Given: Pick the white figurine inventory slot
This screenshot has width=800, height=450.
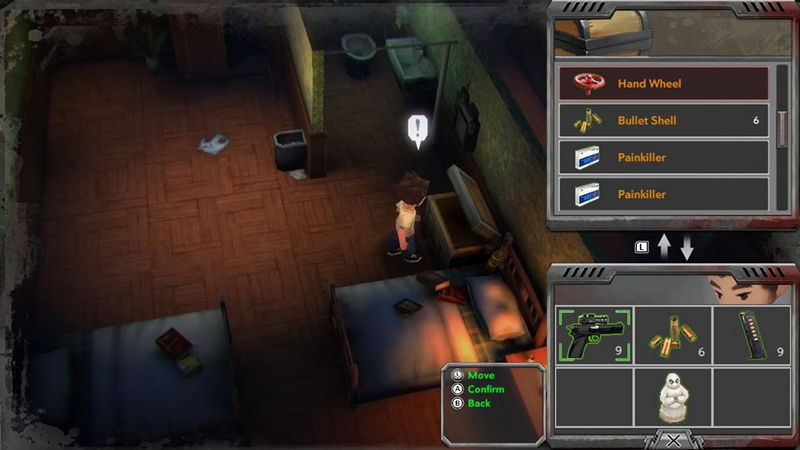Looking at the screenshot, I should click(x=673, y=397).
